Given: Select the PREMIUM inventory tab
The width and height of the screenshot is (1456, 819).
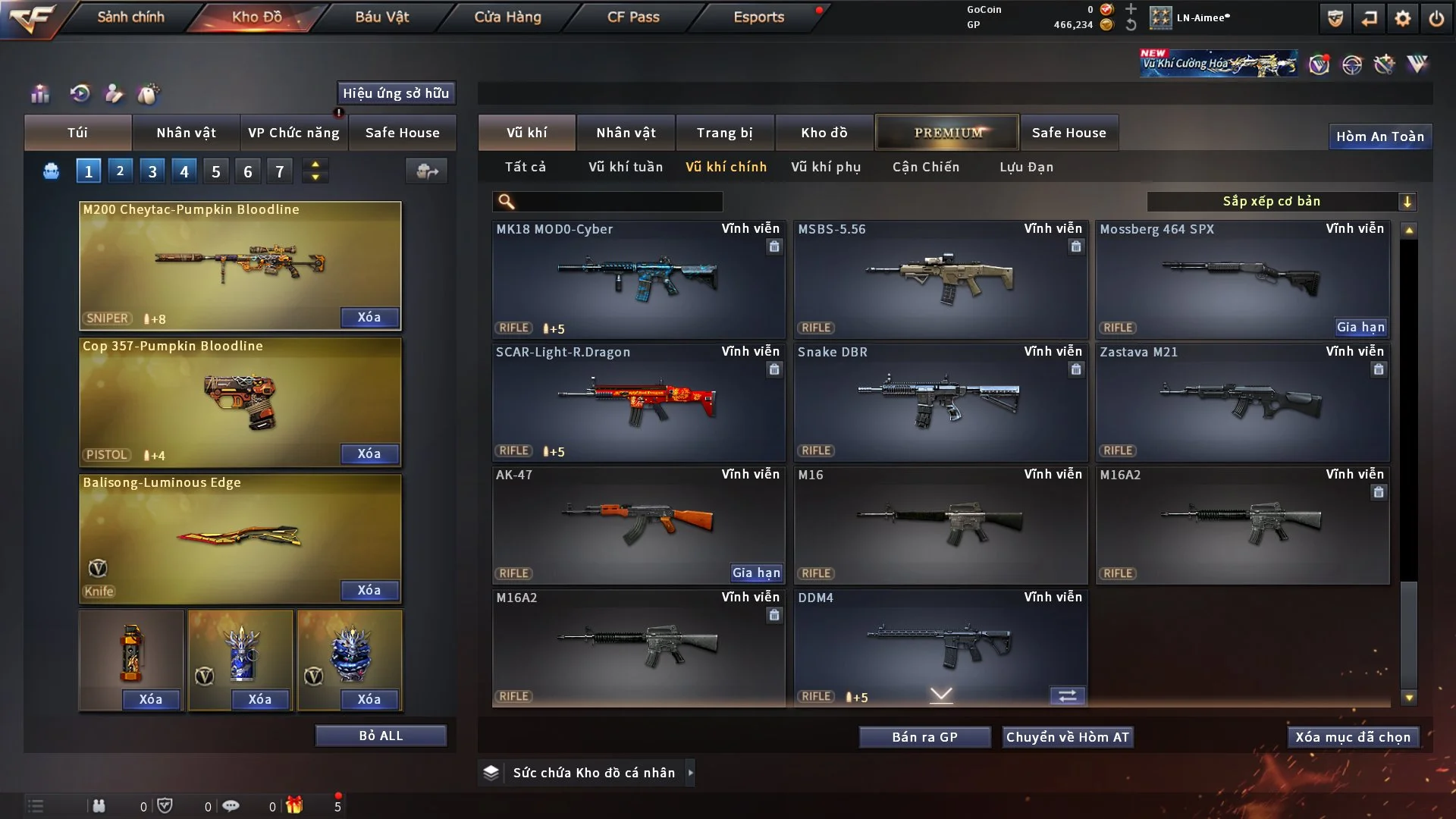Looking at the screenshot, I should tap(947, 133).
